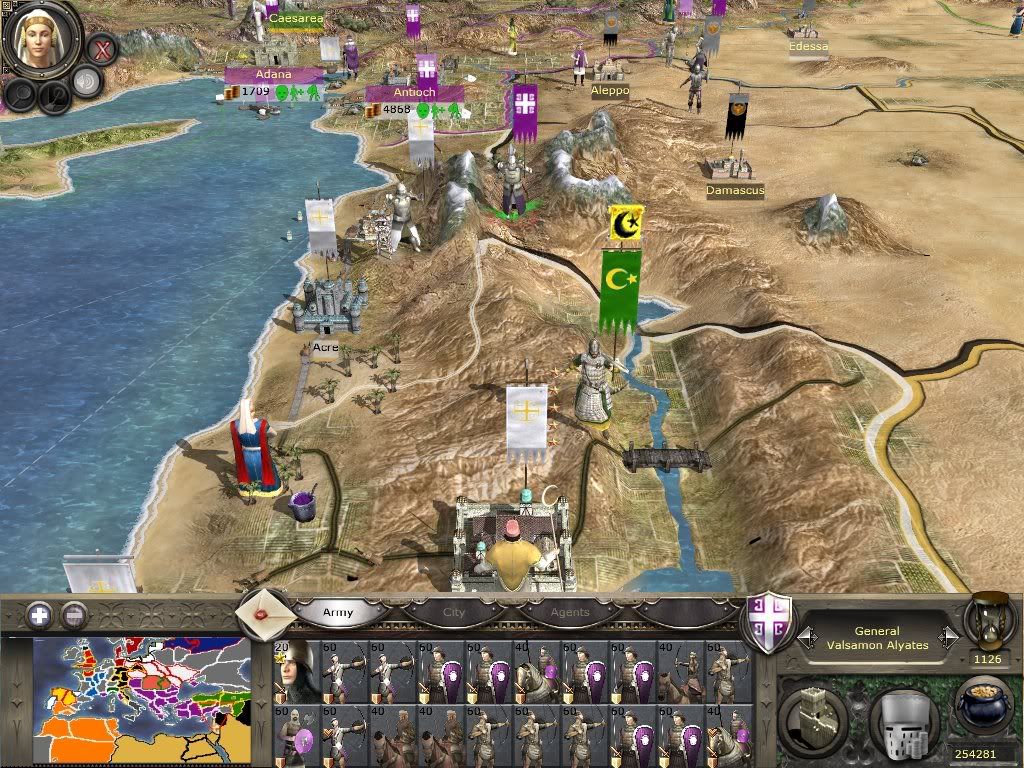This screenshot has height=768, width=1024.
Task: Click the campaign minimap
Action: point(141,702)
